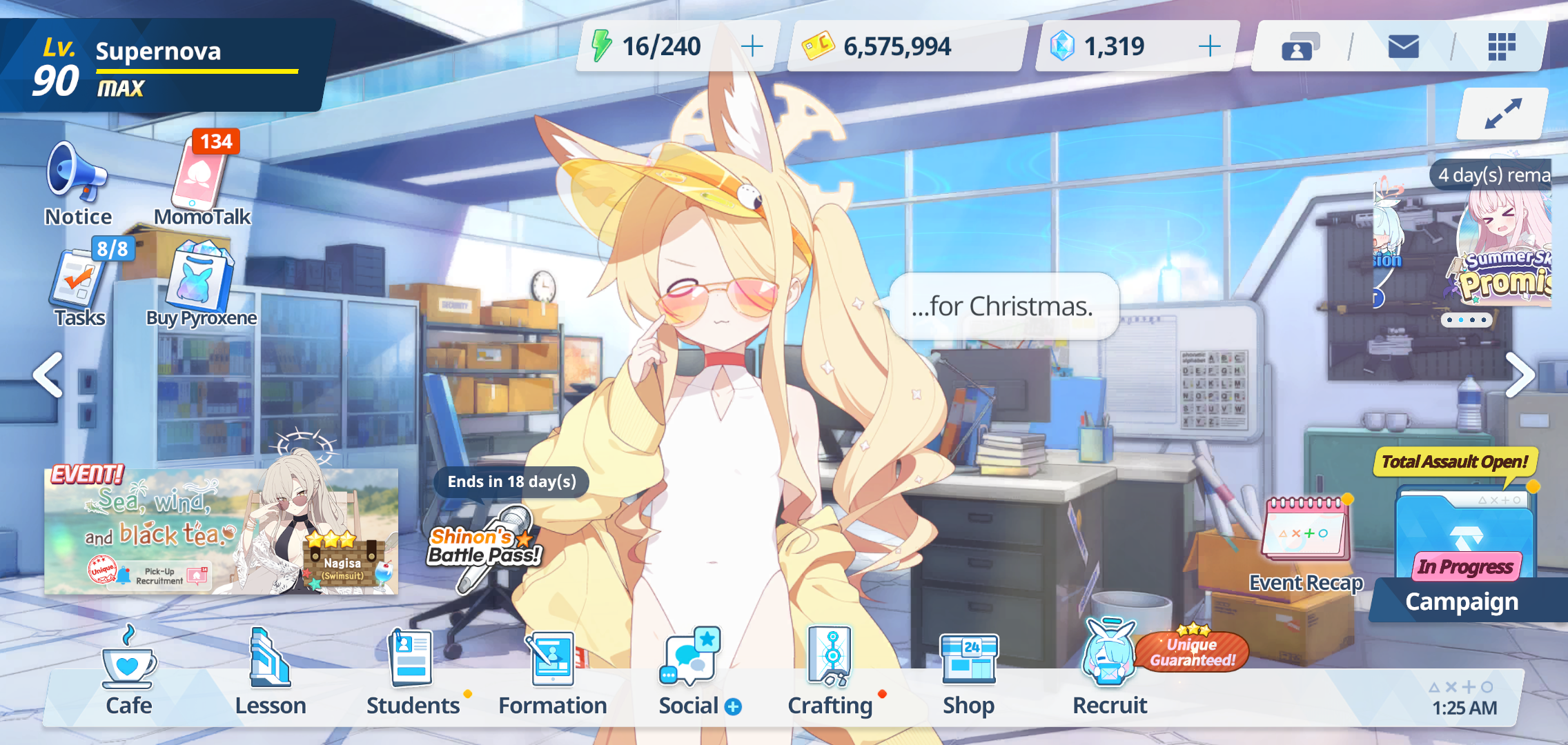This screenshot has height=745, width=1568.
Task: Open the Recruit screen
Action: (1110, 673)
